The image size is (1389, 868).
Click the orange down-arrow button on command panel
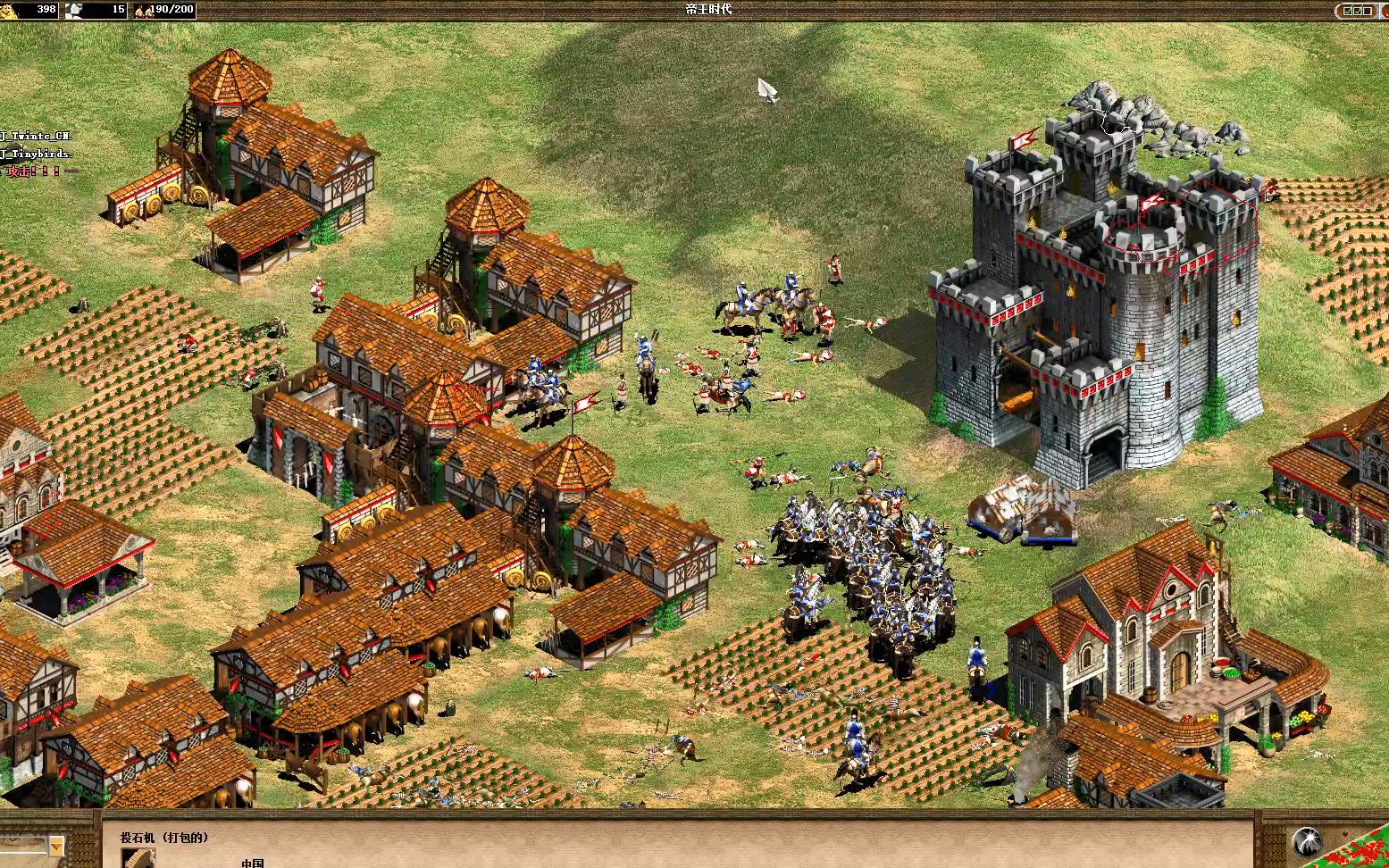pos(56,845)
